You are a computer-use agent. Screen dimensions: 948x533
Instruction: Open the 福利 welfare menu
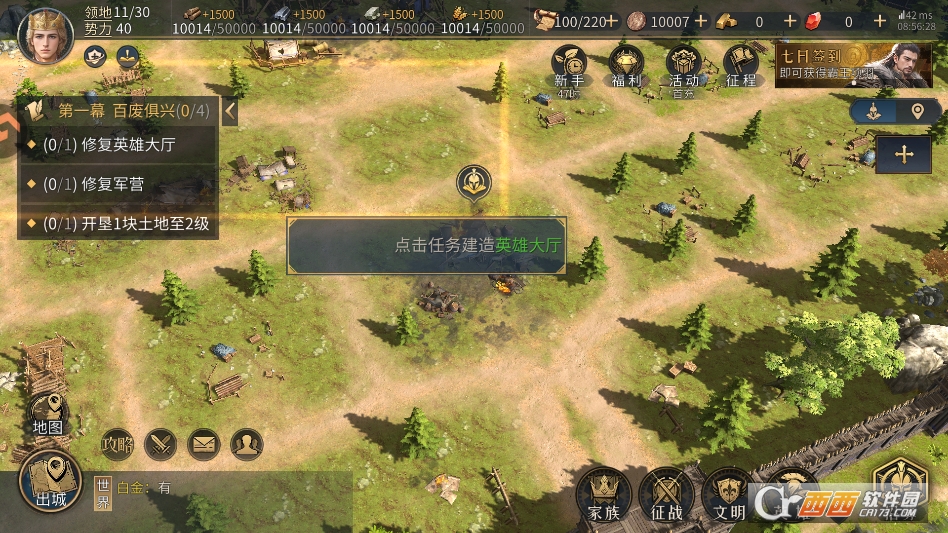626,67
